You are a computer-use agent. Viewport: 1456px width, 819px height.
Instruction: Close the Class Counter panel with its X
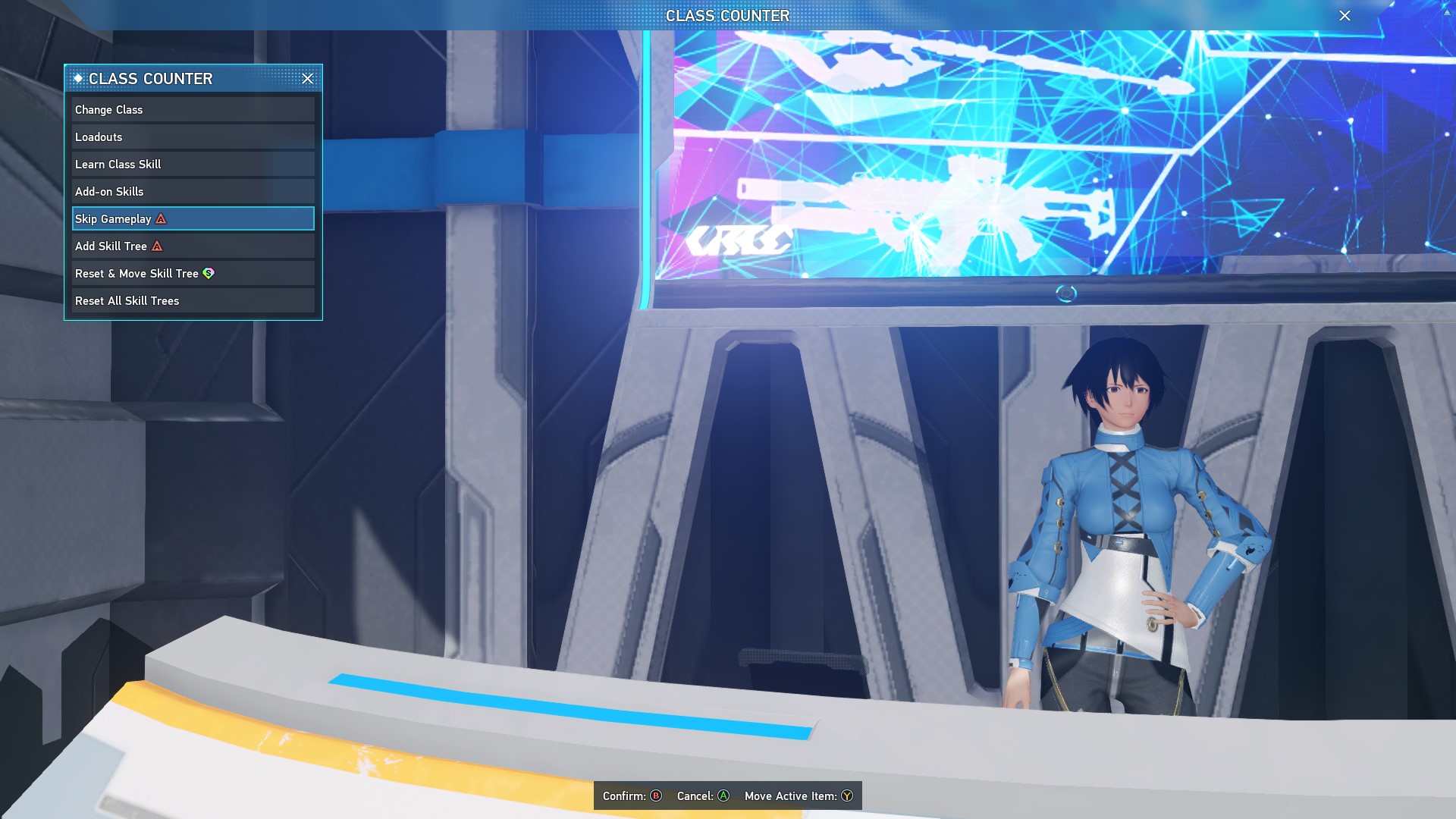[x=308, y=78]
